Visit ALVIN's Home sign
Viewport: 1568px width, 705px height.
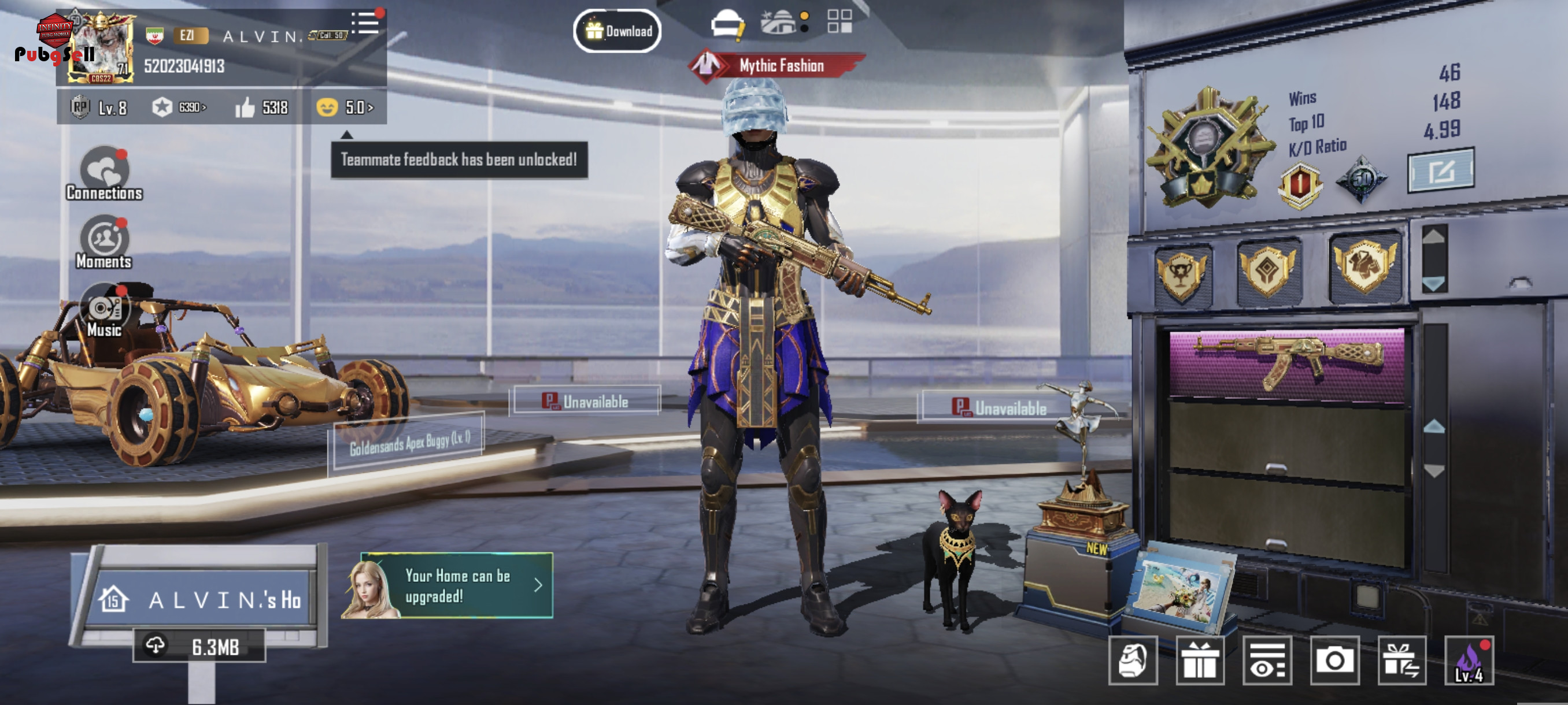201,600
